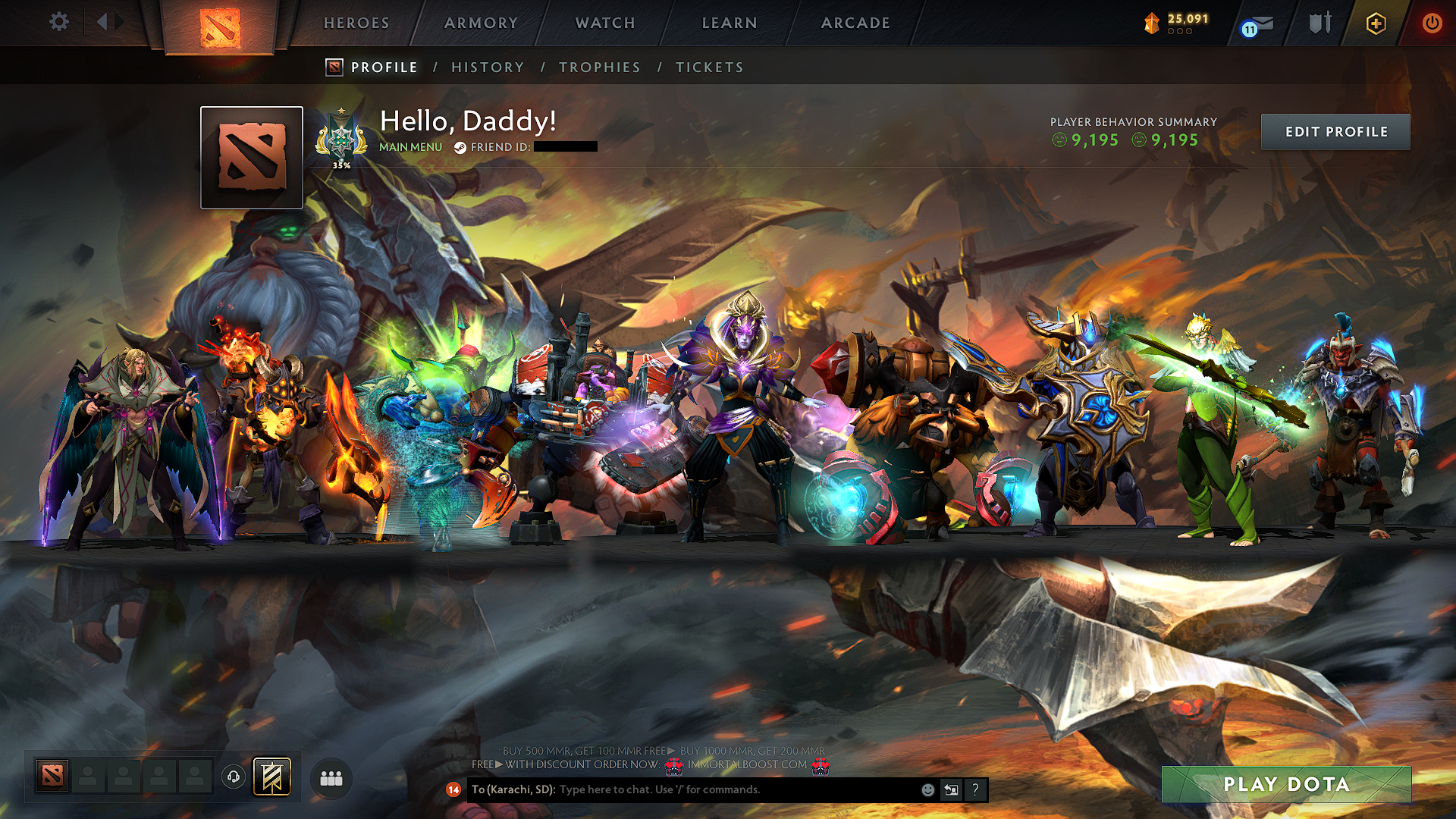Open the settings gear
This screenshot has width=1456, height=819.
coord(58,22)
